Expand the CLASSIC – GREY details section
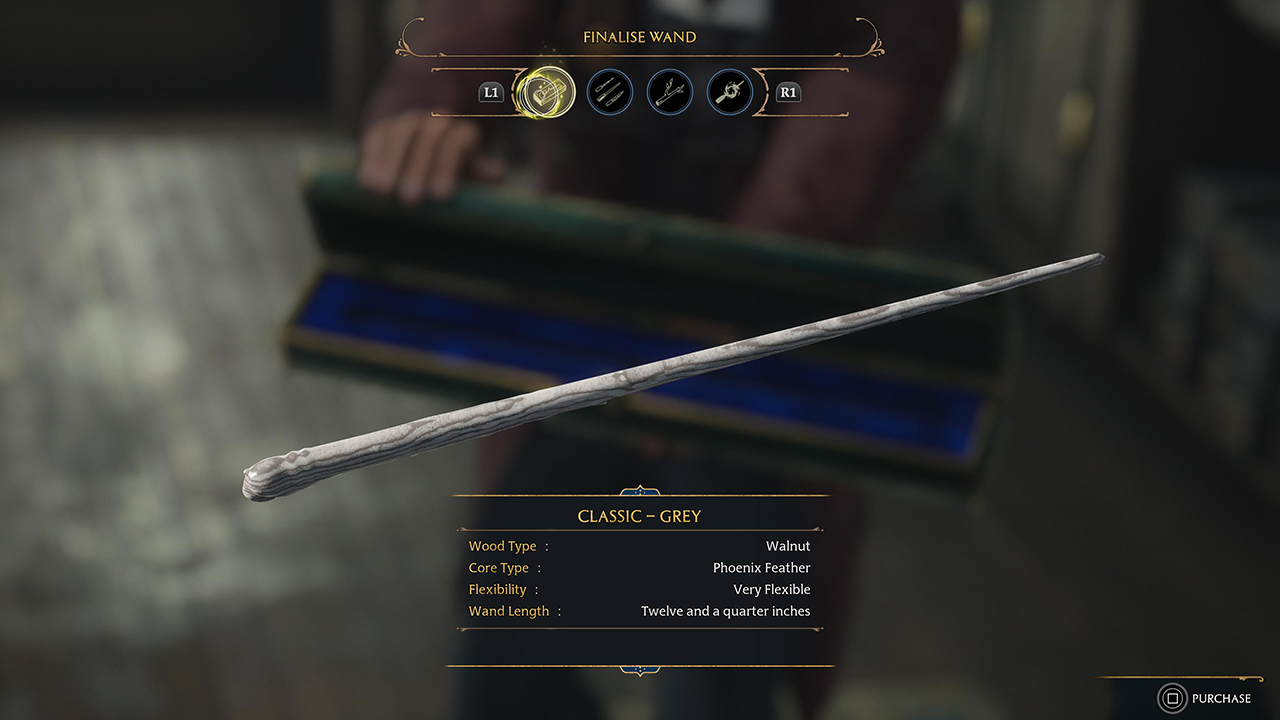 (x=639, y=516)
